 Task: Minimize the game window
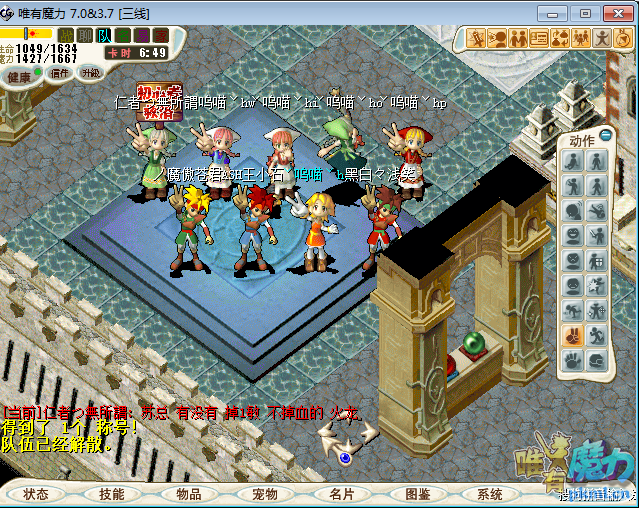click(x=560, y=11)
